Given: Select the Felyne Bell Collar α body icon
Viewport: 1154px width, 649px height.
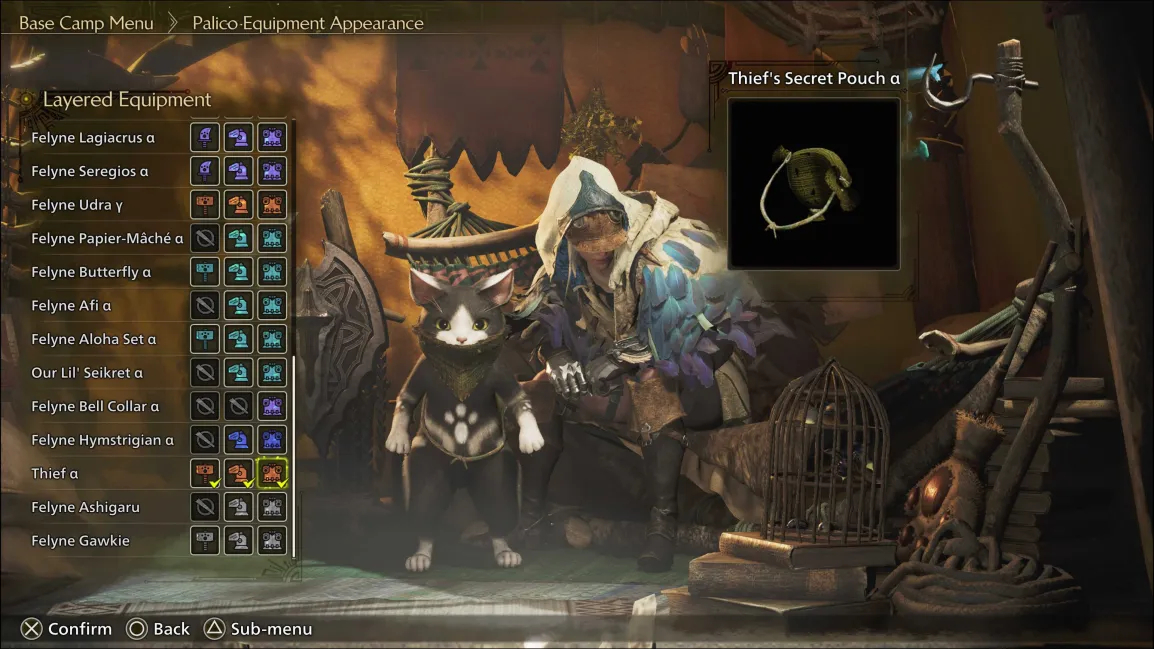Looking at the screenshot, I should tap(272, 406).
